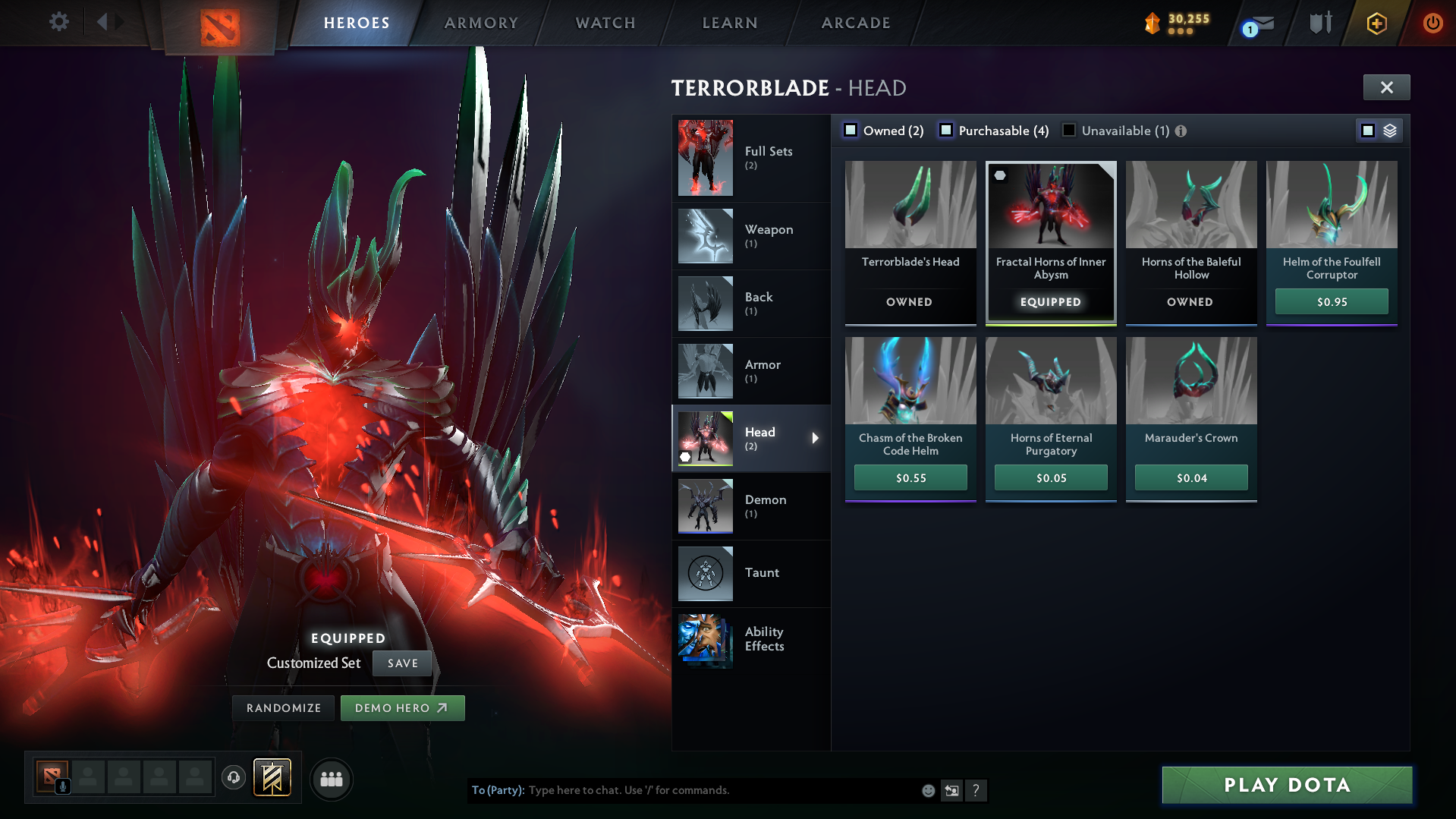Save the Customized Set
Viewport: 1456px width, 819px height.
(401, 663)
